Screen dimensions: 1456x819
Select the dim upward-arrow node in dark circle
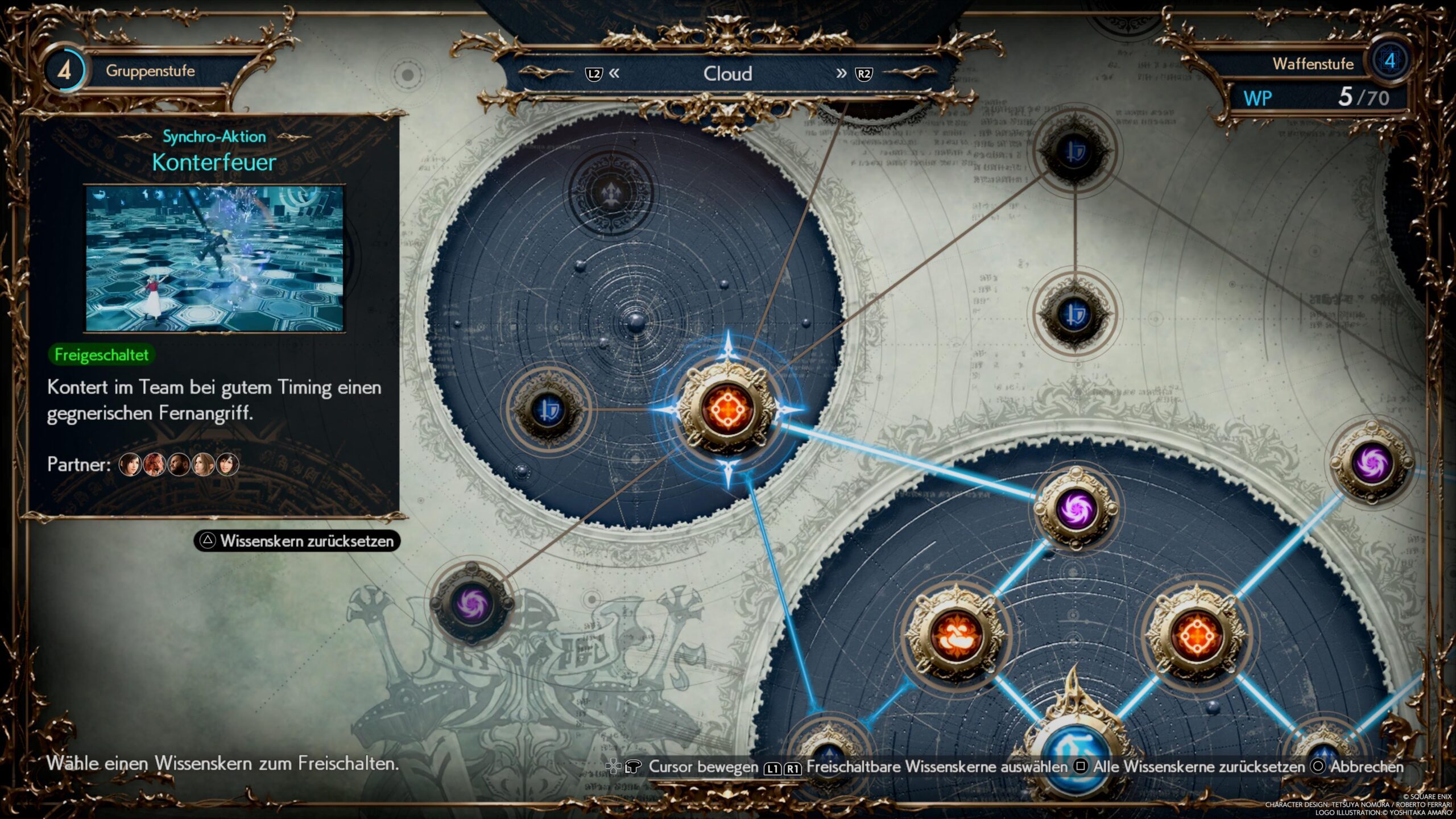pyautogui.click(x=611, y=192)
